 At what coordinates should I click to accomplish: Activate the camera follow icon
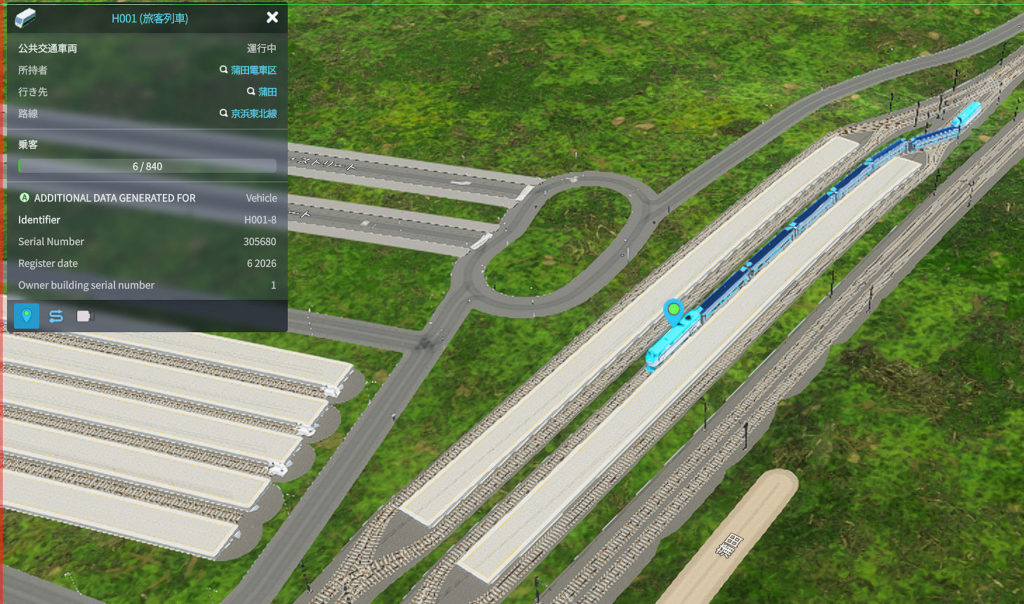84,316
